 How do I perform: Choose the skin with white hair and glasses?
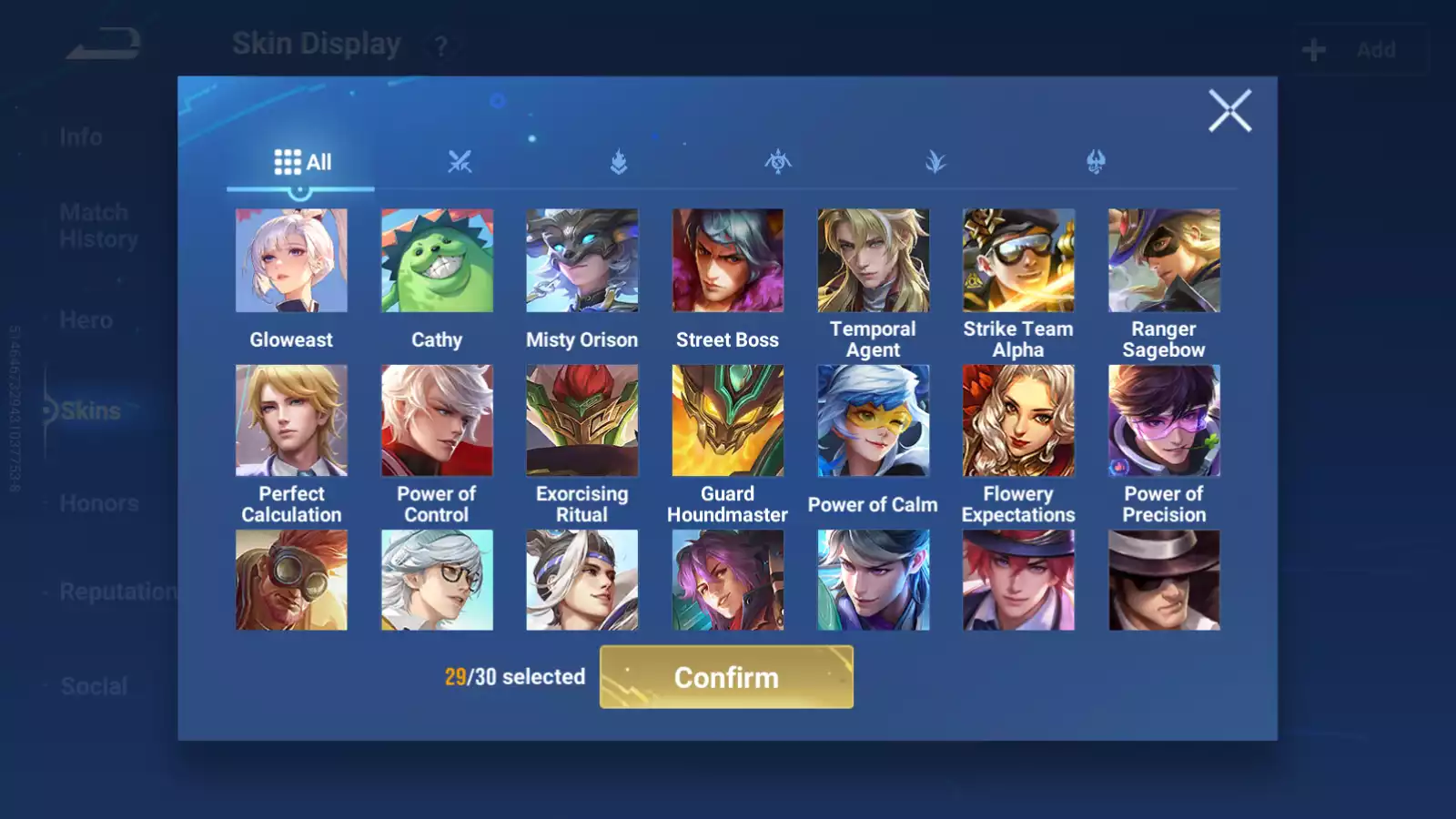(x=437, y=581)
